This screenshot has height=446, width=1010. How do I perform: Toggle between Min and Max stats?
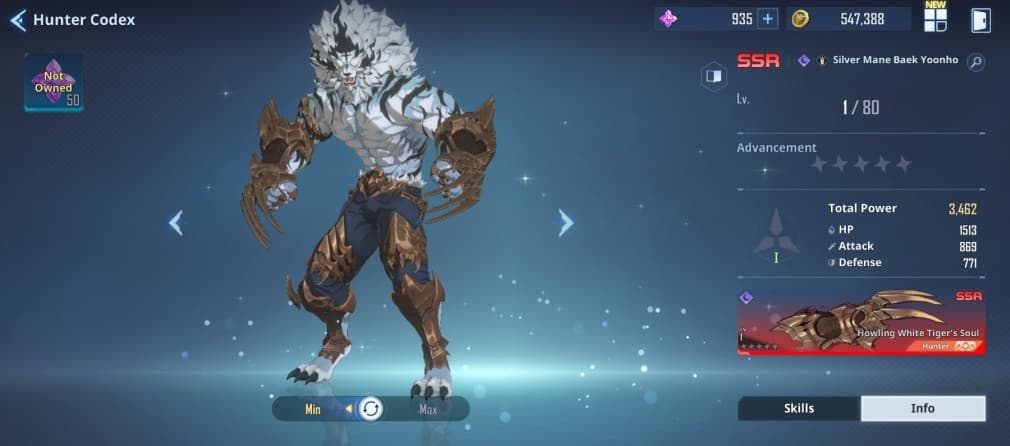[x=370, y=408]
